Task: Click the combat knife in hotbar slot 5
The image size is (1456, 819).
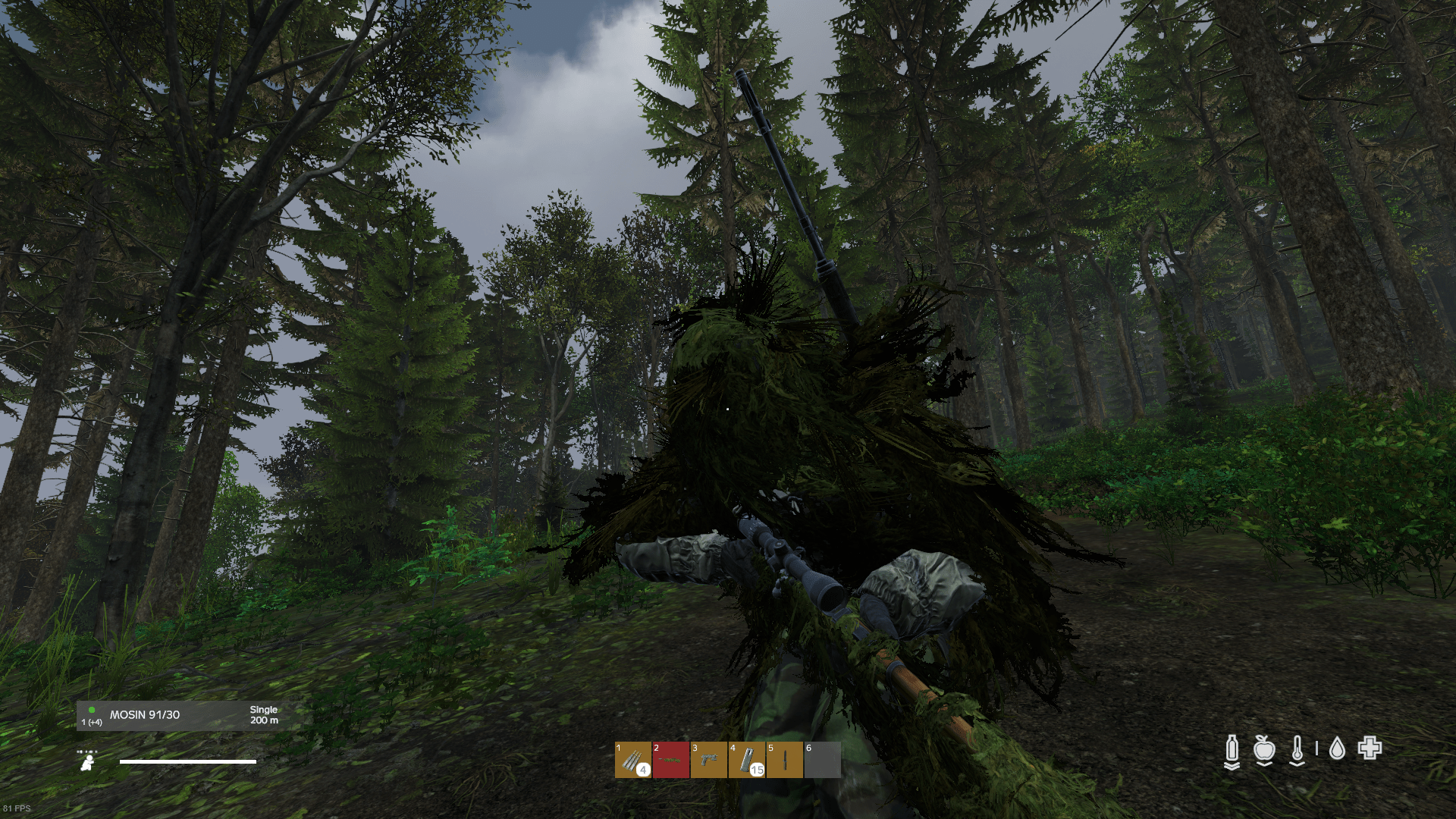Action: click(x=785, y=759)
